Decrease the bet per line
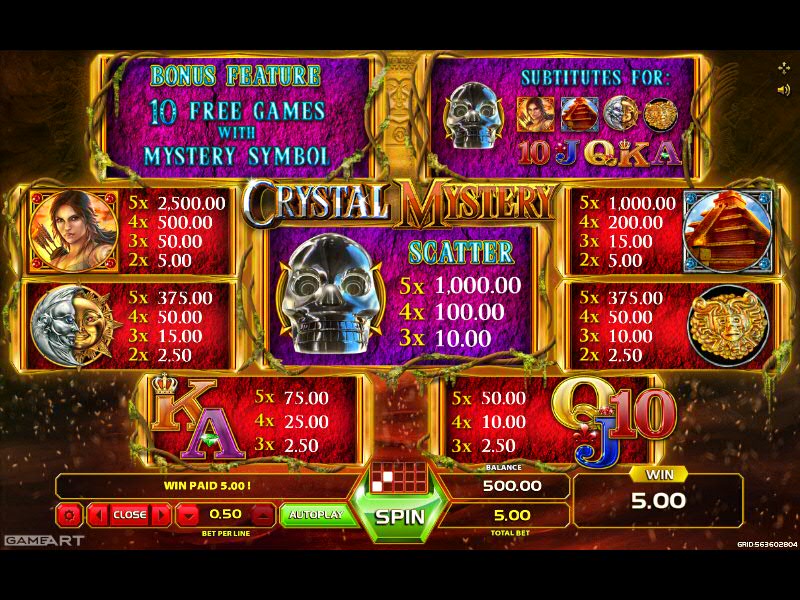Viewport: 800px width, 600px height. coord(189,515)
